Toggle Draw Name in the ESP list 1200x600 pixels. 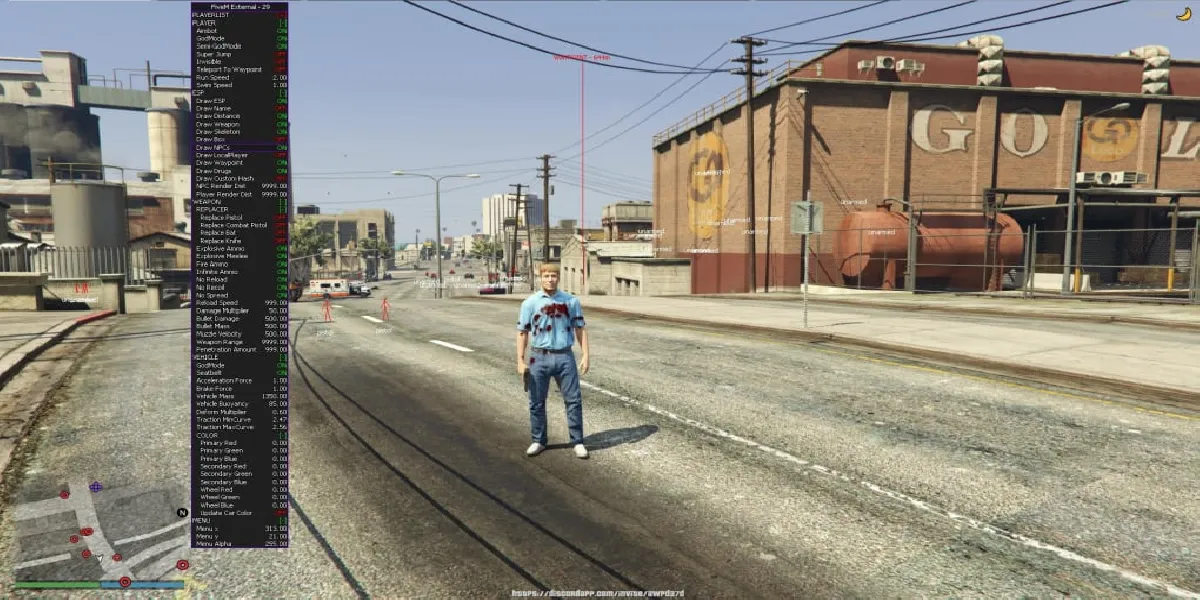pos(213,108)
